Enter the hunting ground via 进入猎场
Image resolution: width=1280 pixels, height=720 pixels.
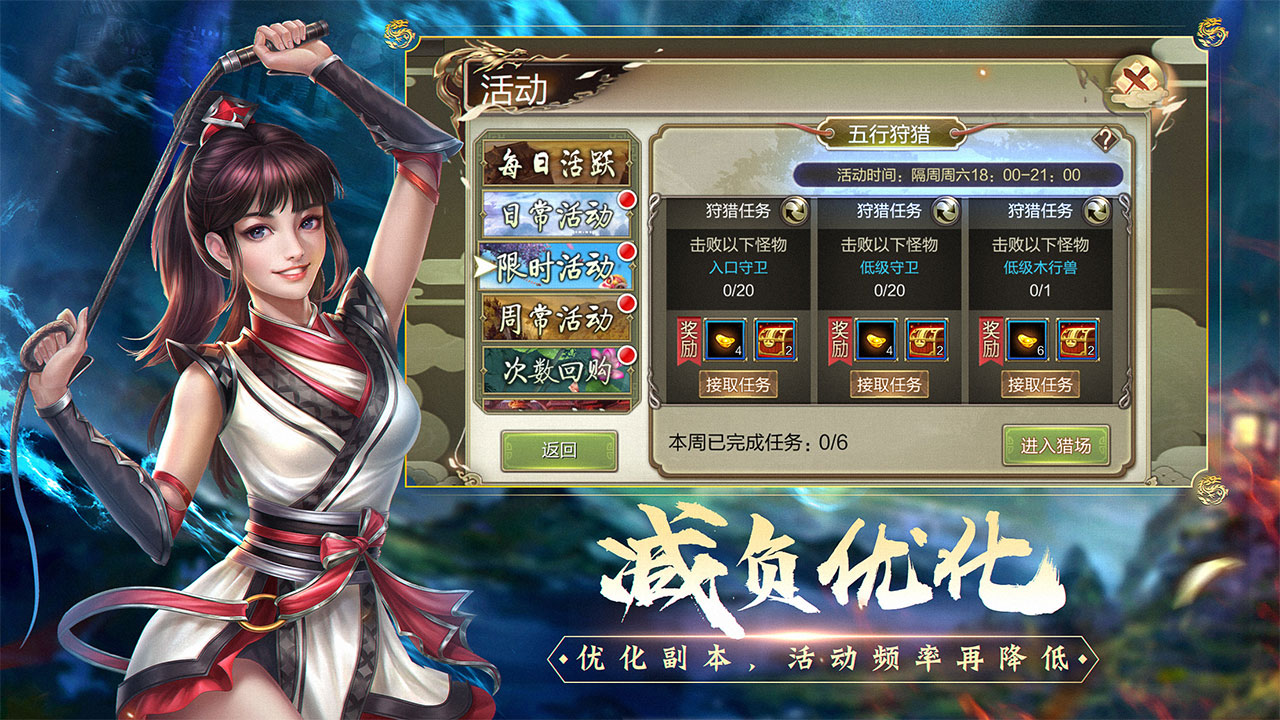coord(1056,446)
